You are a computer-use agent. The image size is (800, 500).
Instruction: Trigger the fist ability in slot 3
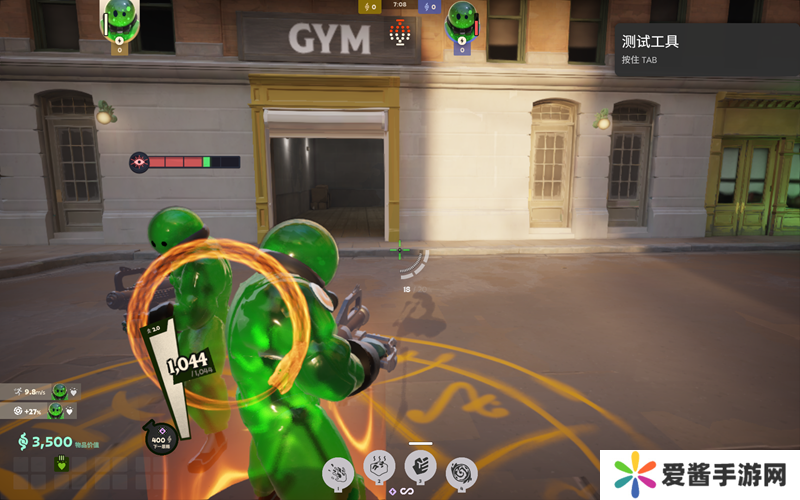420,465
